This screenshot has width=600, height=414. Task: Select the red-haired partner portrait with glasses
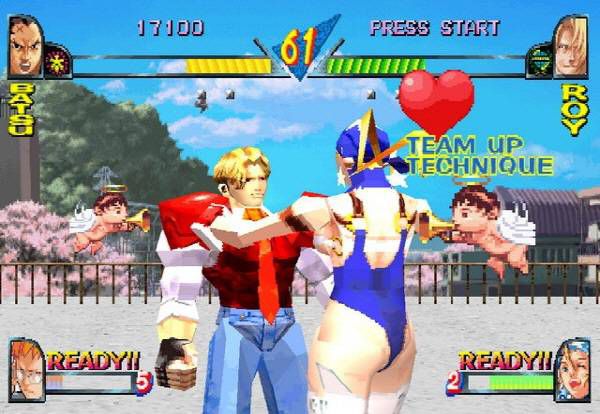tap(25, 369)
